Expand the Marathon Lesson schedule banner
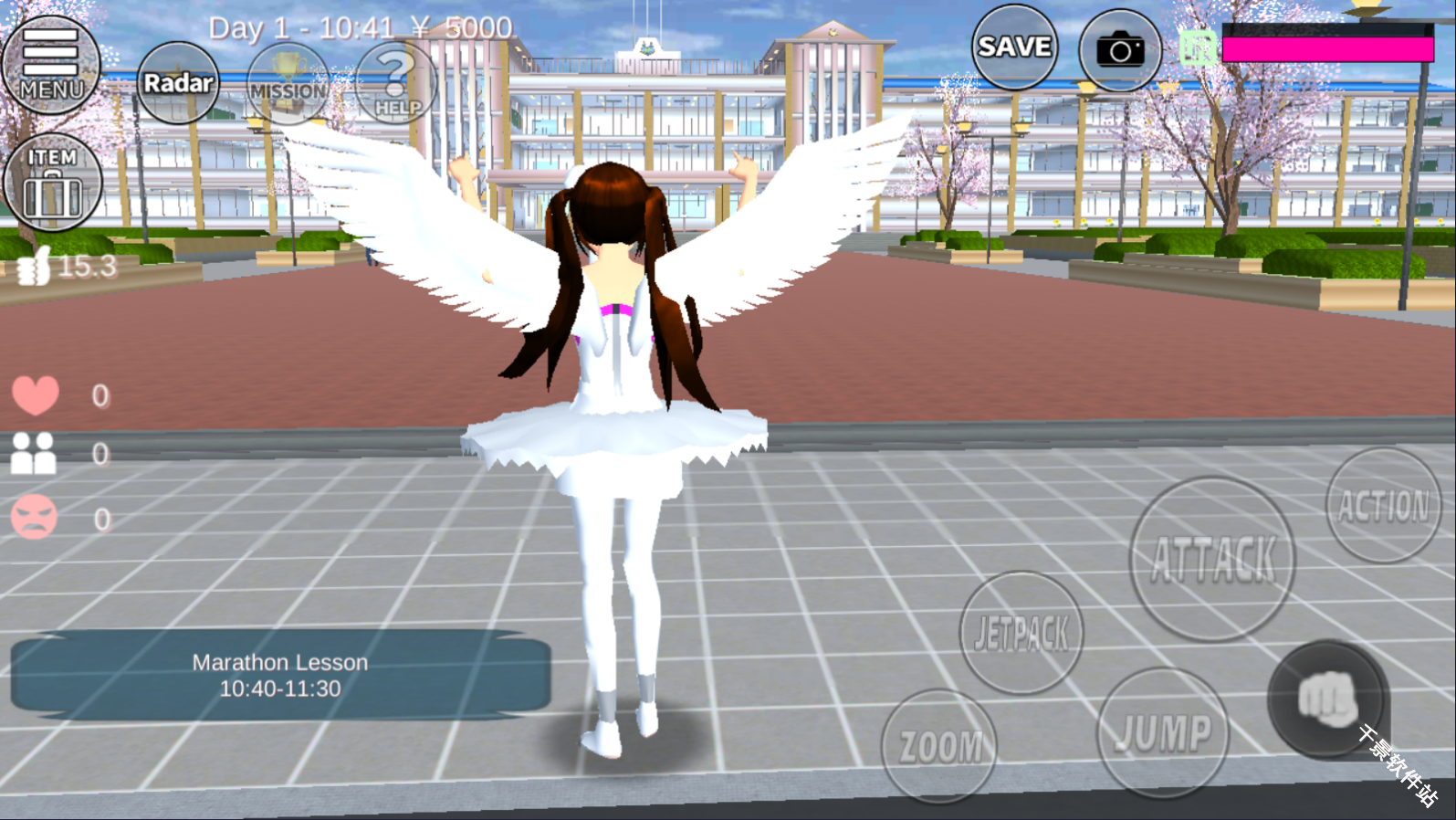The image size is (1456, 820). (x=278, y=678)
